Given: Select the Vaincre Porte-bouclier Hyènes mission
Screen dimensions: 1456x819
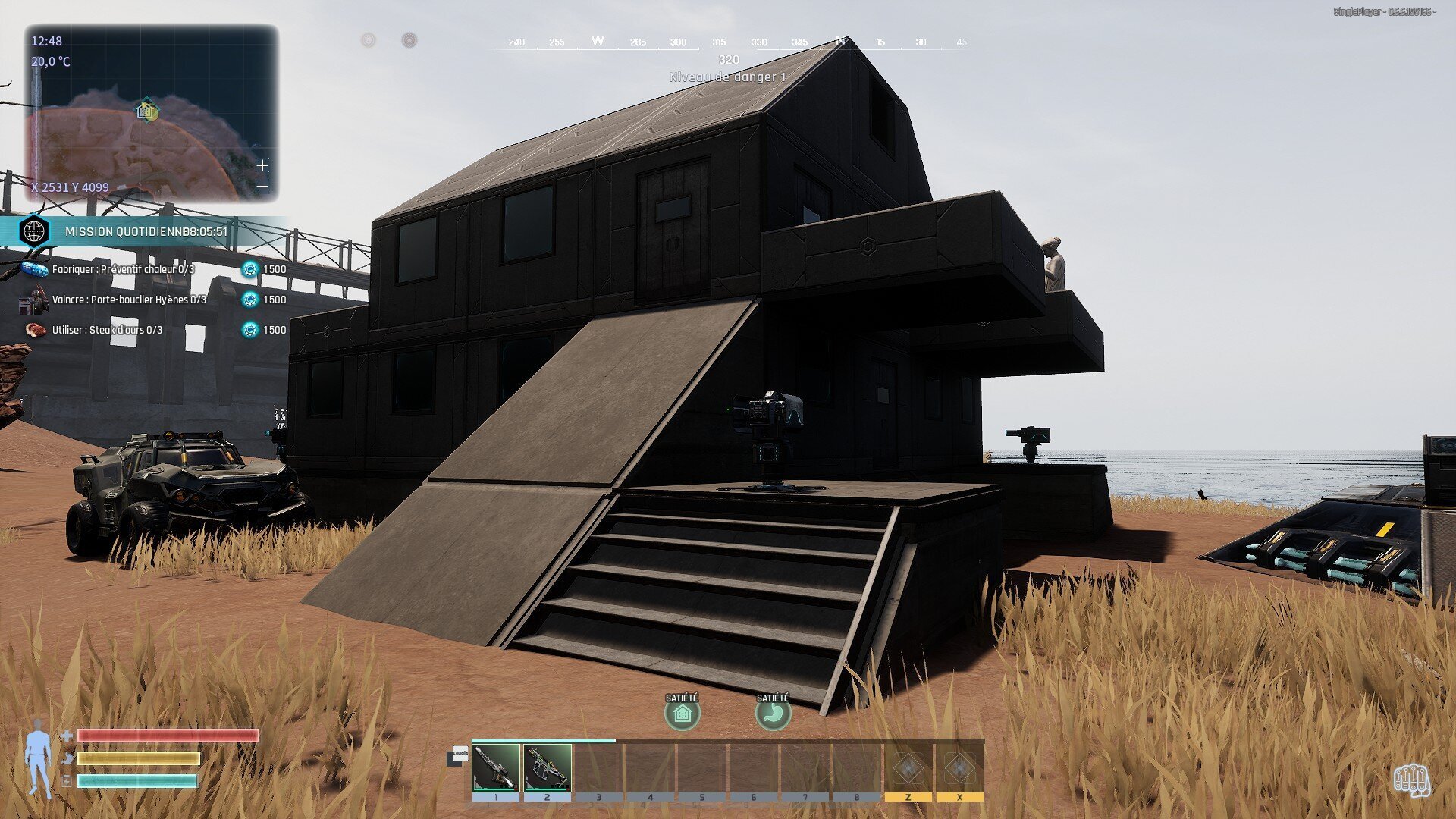Looking at the screenshot, I should [x=129, y=300].
